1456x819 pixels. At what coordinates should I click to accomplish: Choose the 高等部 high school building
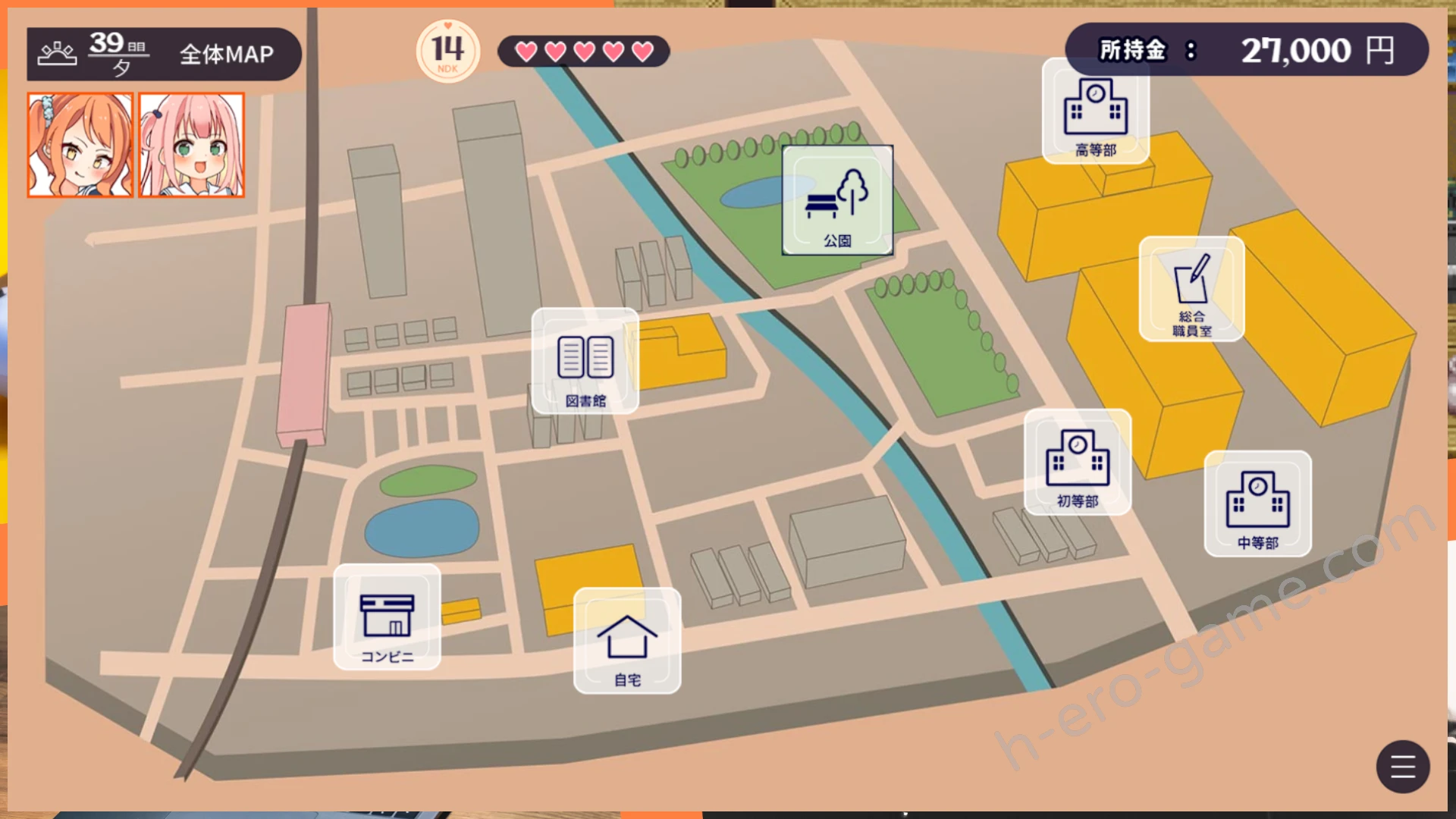tap(1096, 111)
